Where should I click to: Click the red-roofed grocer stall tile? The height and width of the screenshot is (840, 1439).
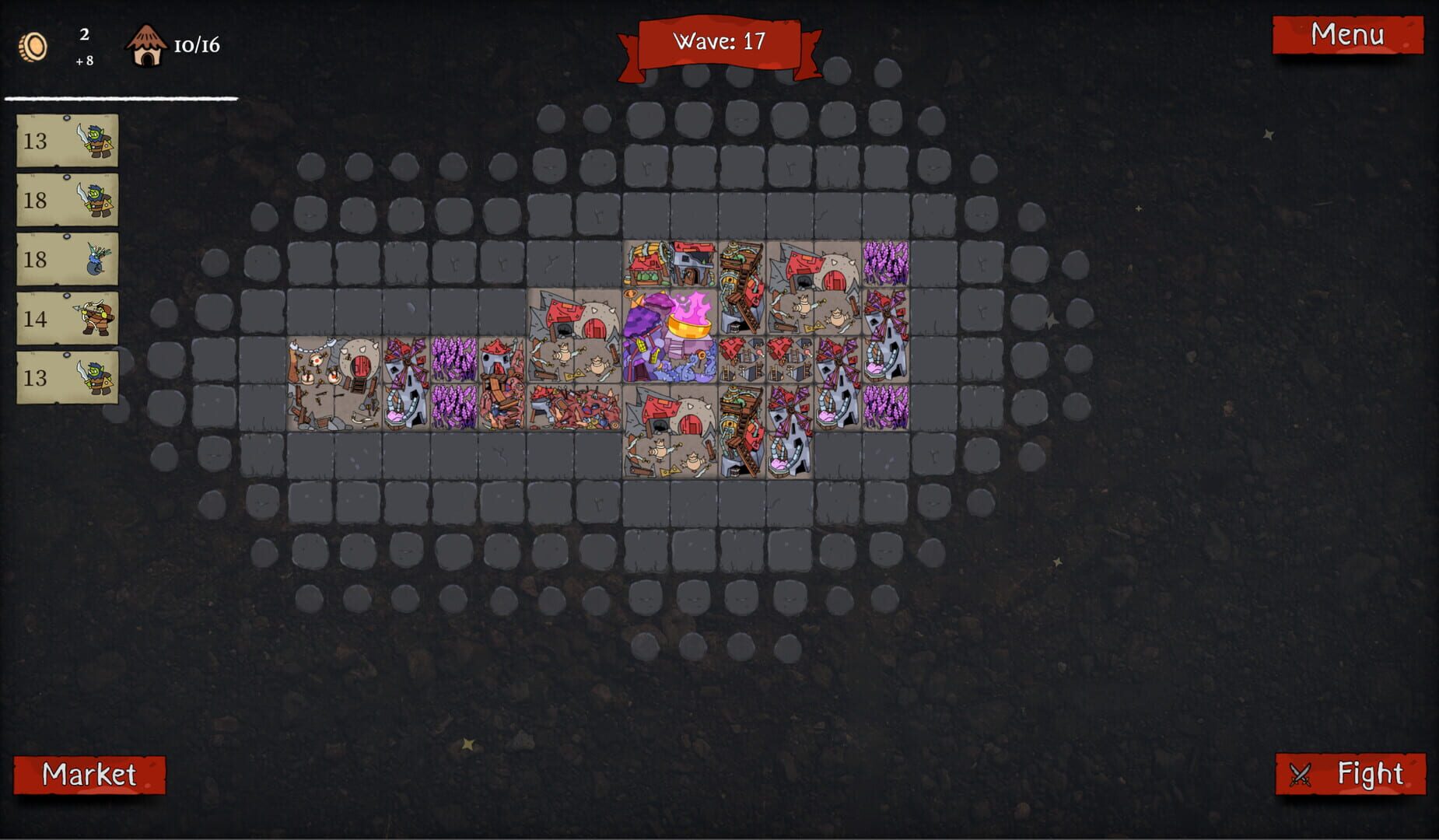(647, 264)
